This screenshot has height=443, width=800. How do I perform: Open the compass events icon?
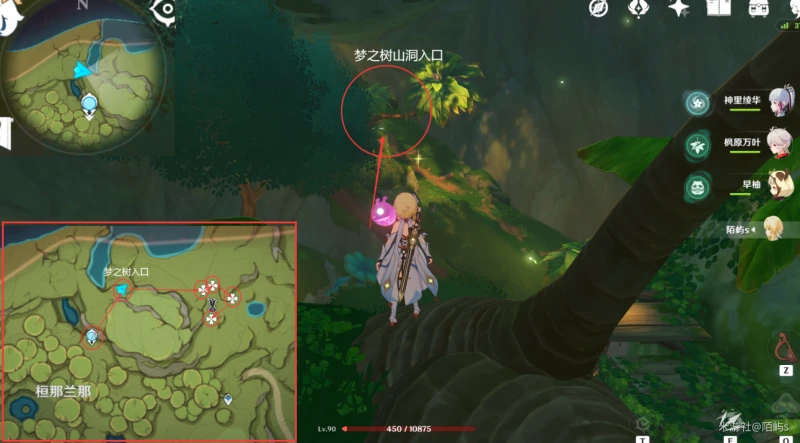599,9
